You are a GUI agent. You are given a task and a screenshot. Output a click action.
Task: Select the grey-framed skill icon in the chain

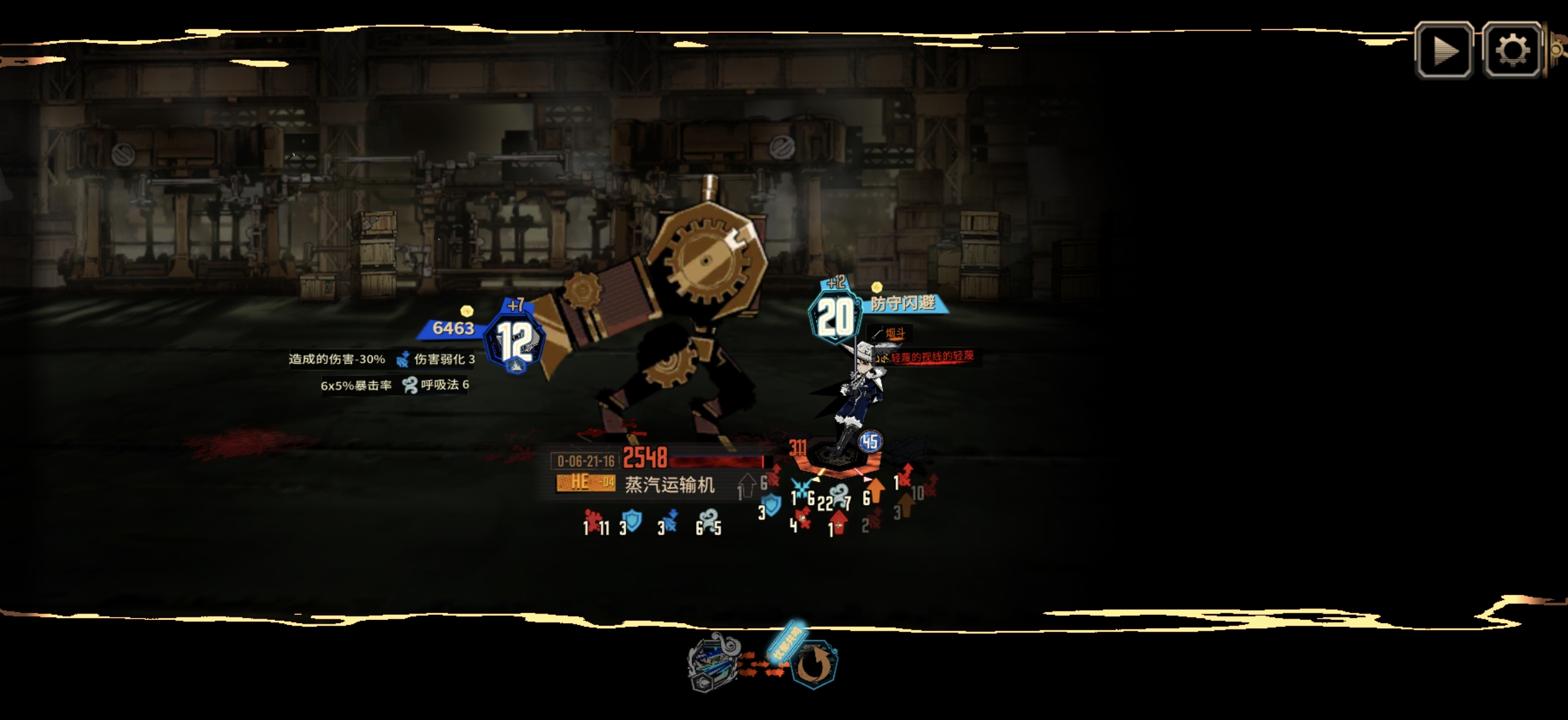713,662
